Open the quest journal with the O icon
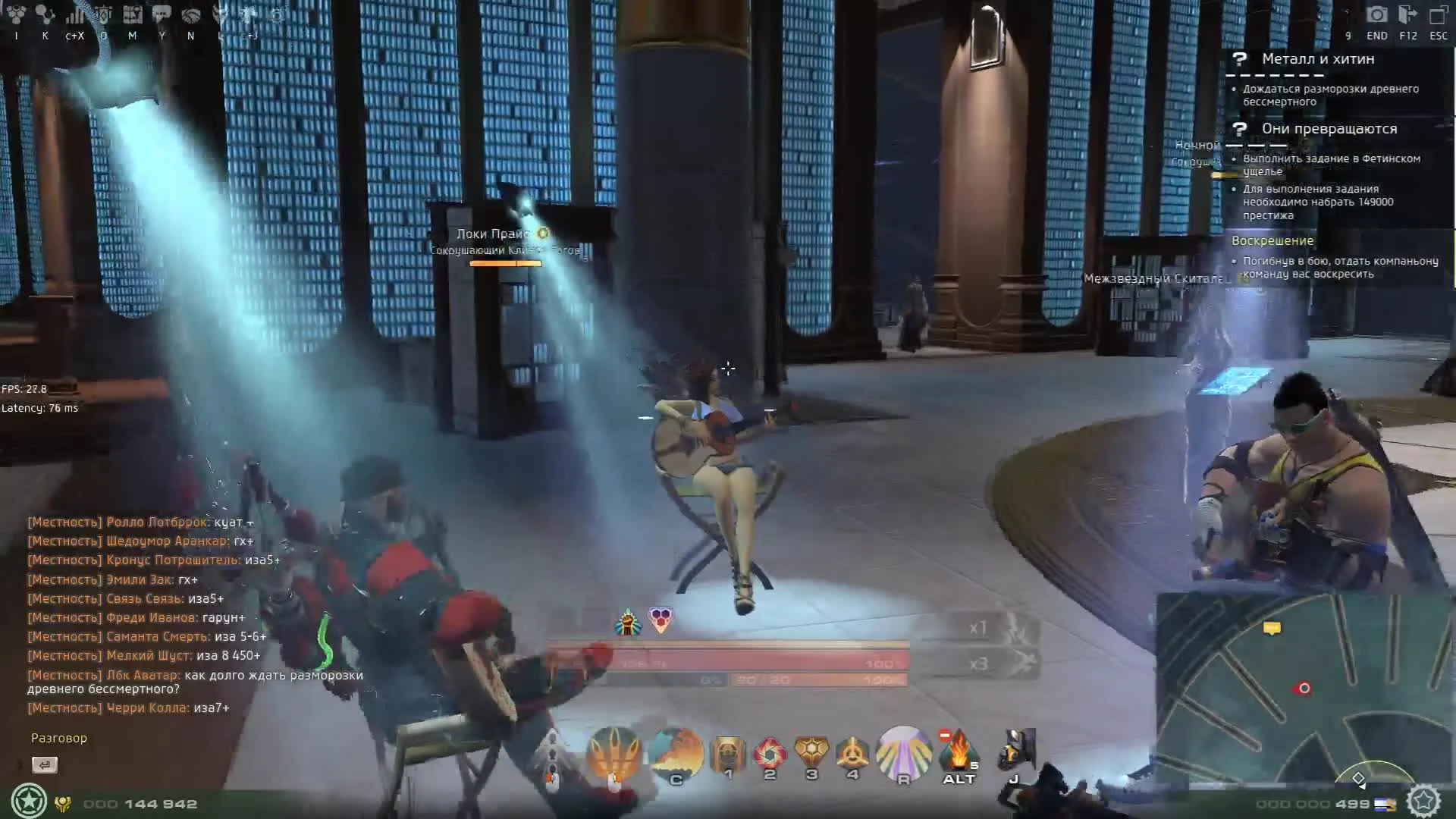Viewport: 1456px width, 819px height. [x=102, y=15]
